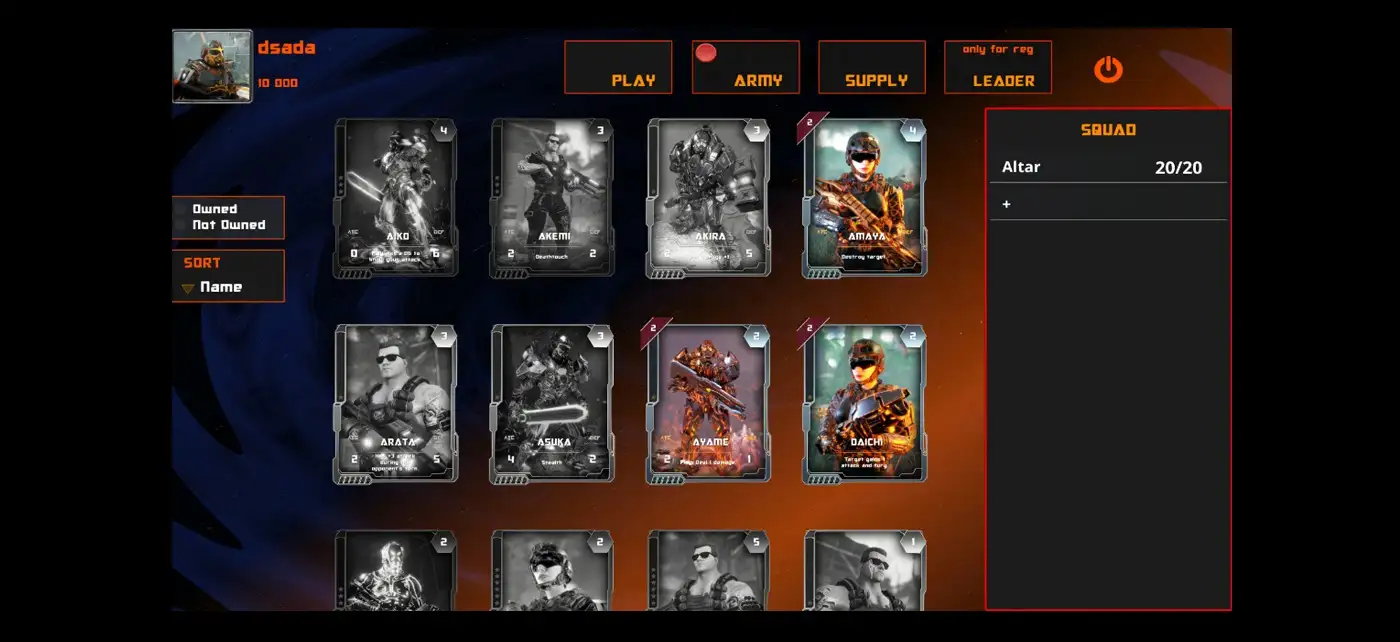Pick the Akira robot card
The width and height of the screenshot is (1400, 642).
pos(708,197)
